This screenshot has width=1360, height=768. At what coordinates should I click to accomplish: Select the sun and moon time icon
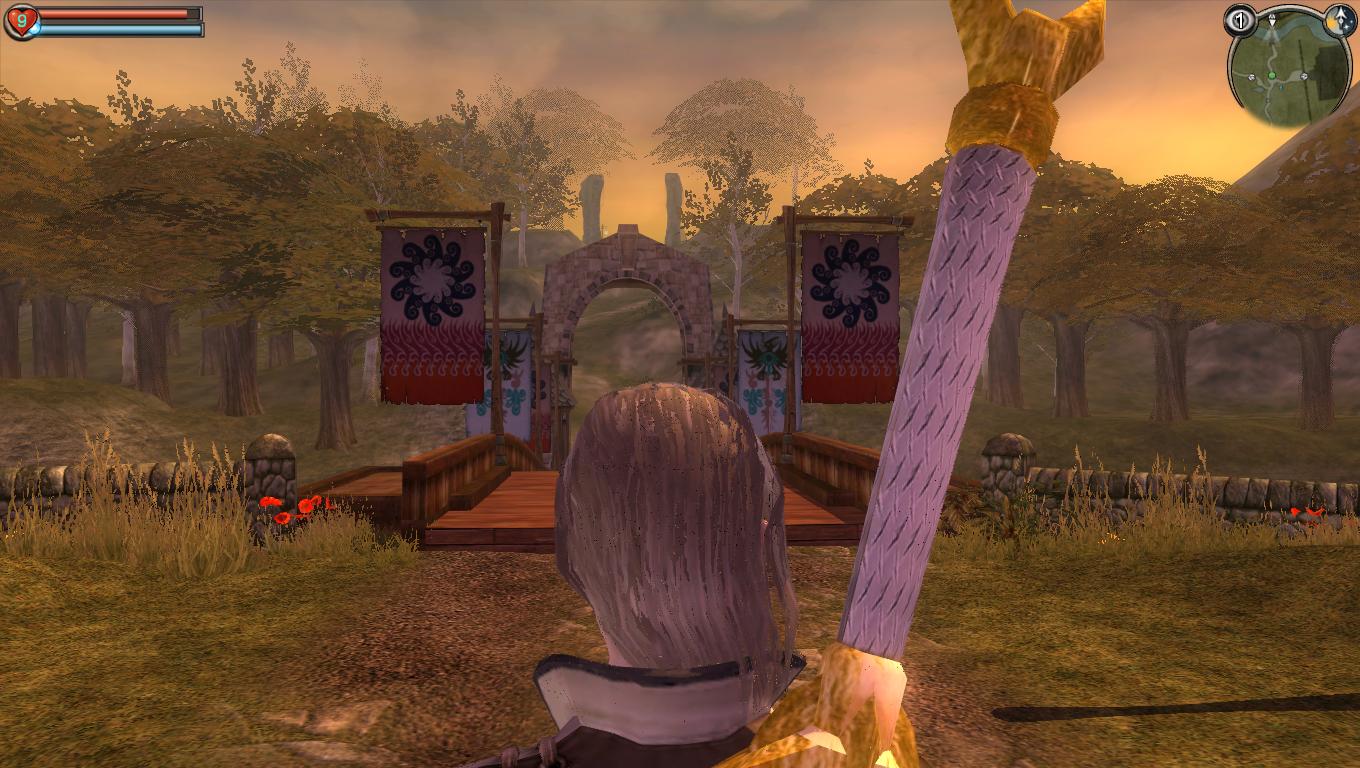tap(1340, 20)
